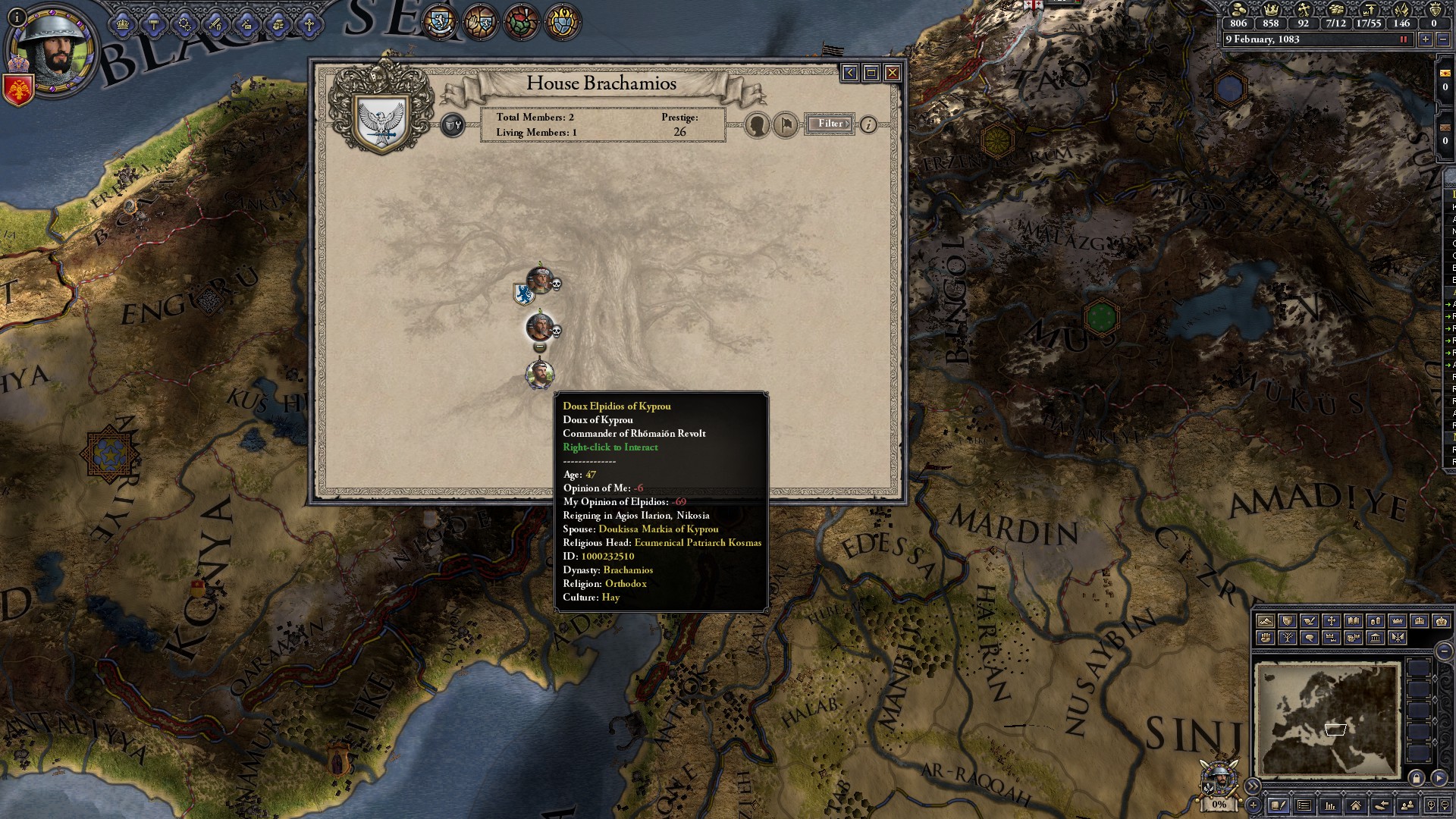Click the minimap of Europe
The image size is (1456, 819).
1326,719
